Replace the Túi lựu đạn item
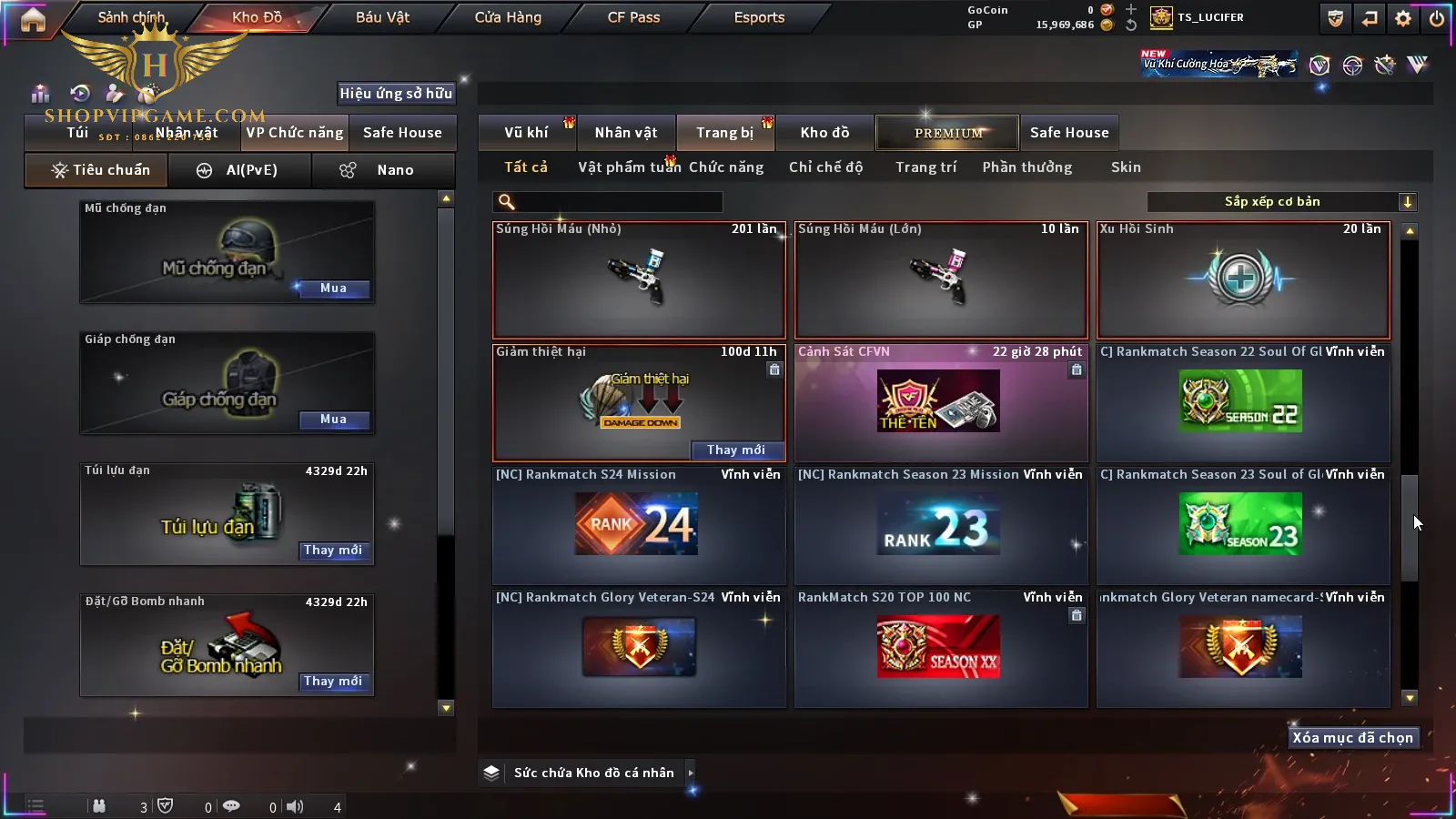The height and width of the screenshot is (819, 1456). pyautogui.click(x=333, y=551)
